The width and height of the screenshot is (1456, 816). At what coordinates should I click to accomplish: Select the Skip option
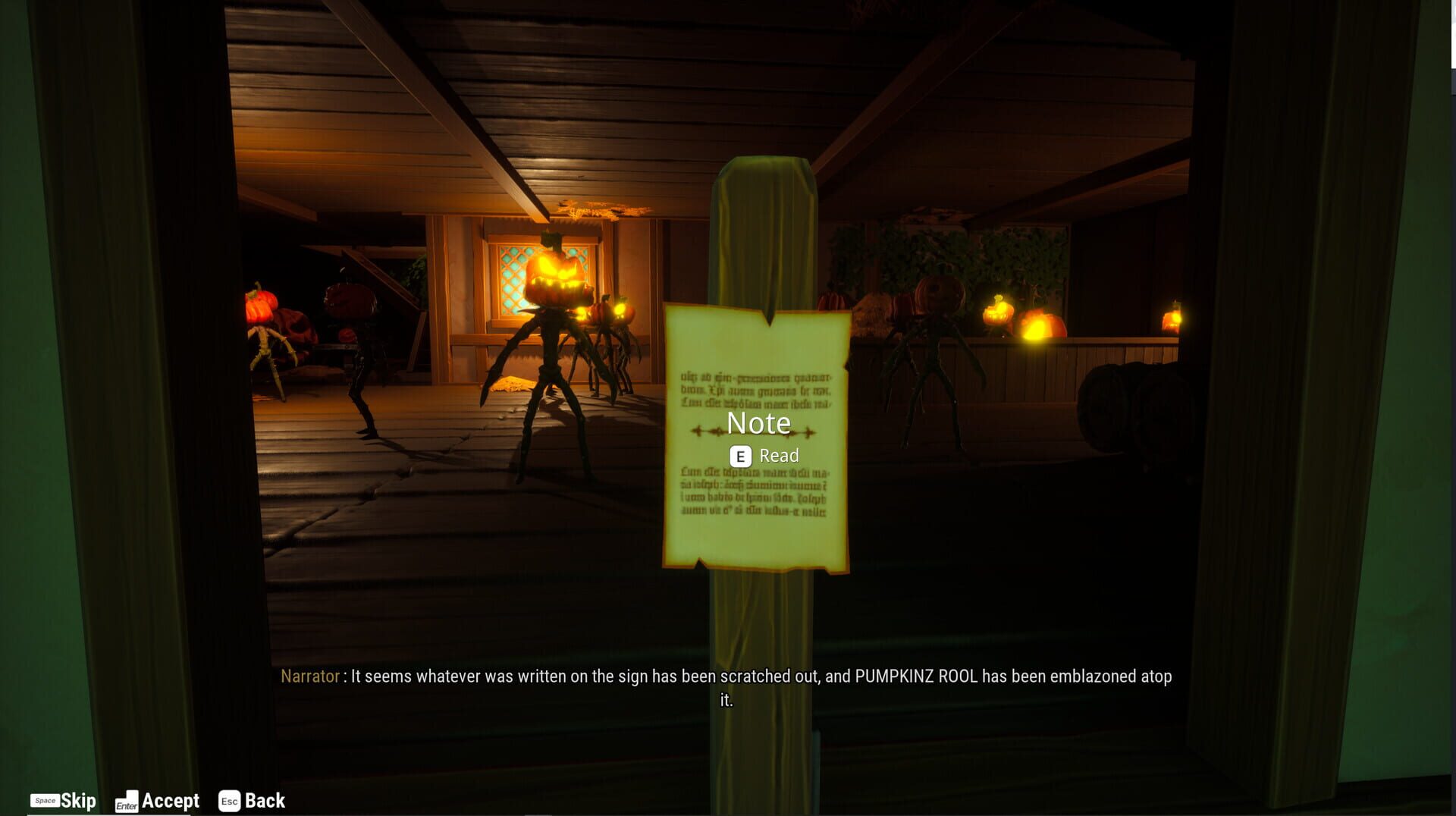(77, 801)
